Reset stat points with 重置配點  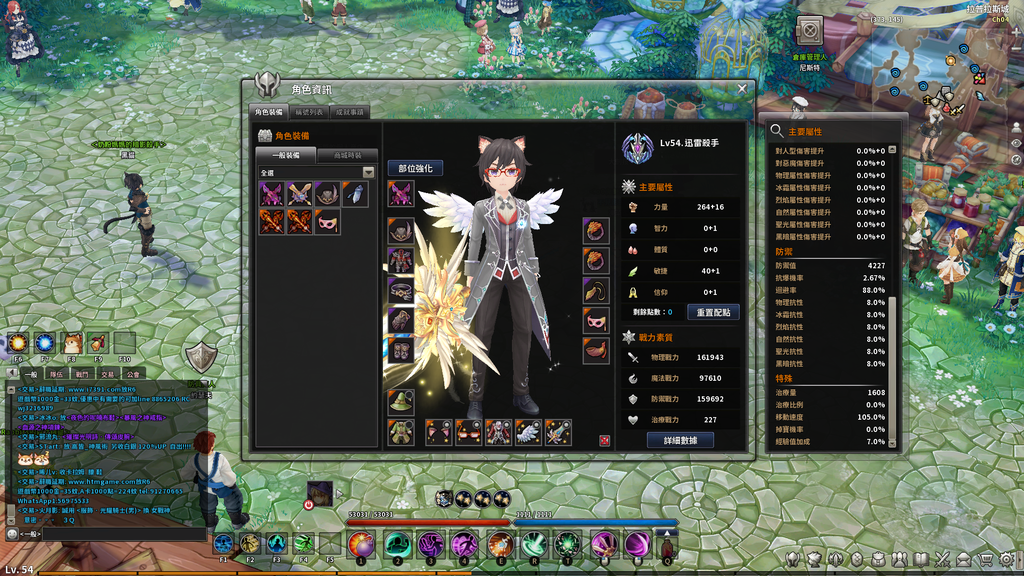coord(713,312)
